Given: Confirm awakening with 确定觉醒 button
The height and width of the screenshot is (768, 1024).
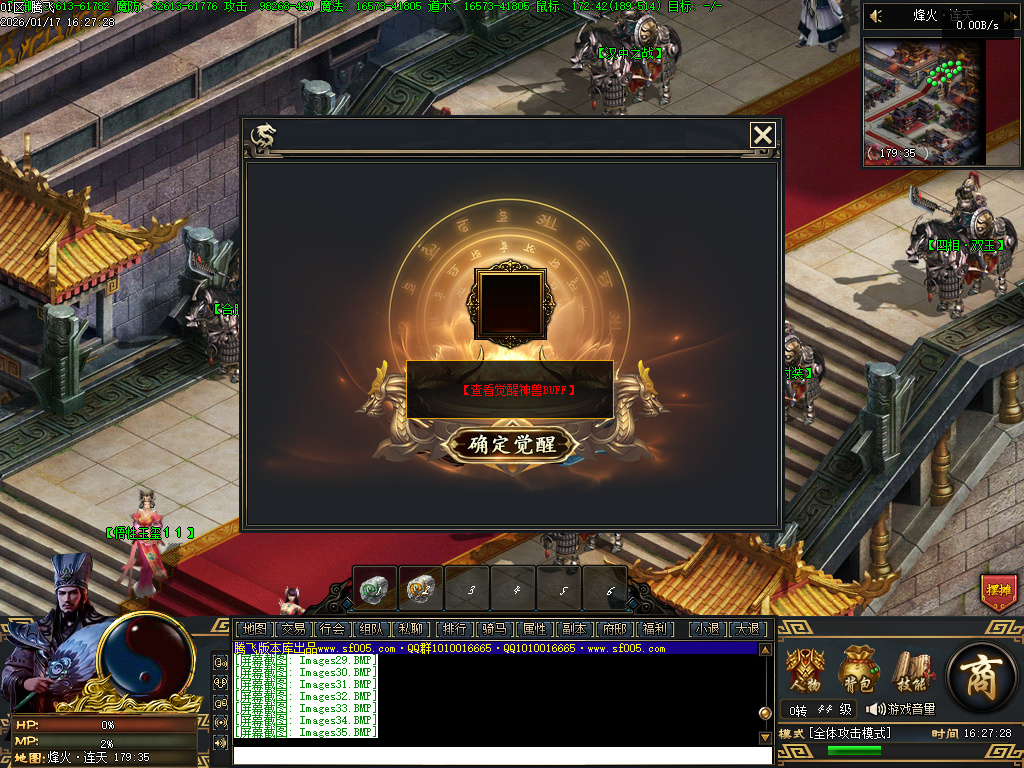Looking at the screenshot, I should tap(513, 444).
